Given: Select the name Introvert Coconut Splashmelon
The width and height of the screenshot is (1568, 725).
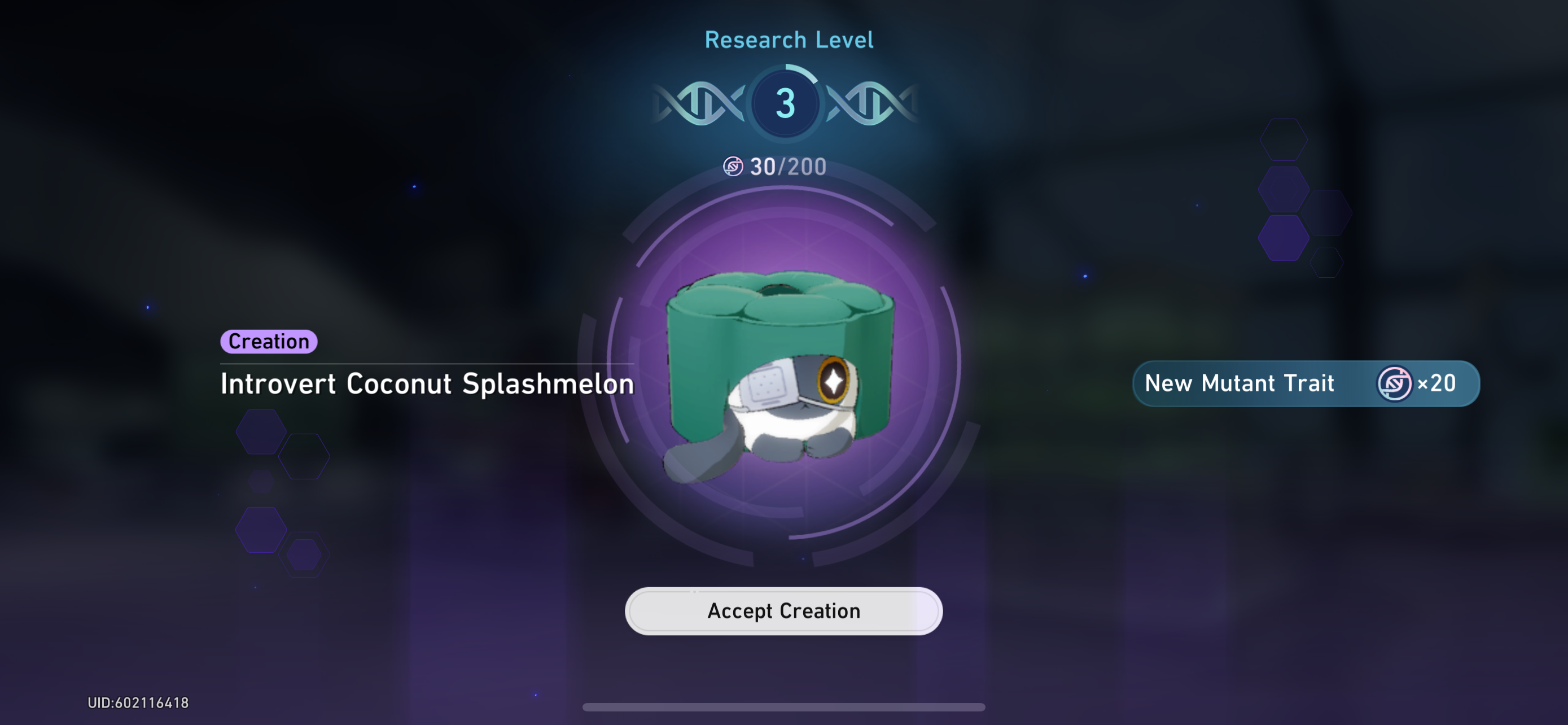Looking at the screenshot, I should (428, 384).
